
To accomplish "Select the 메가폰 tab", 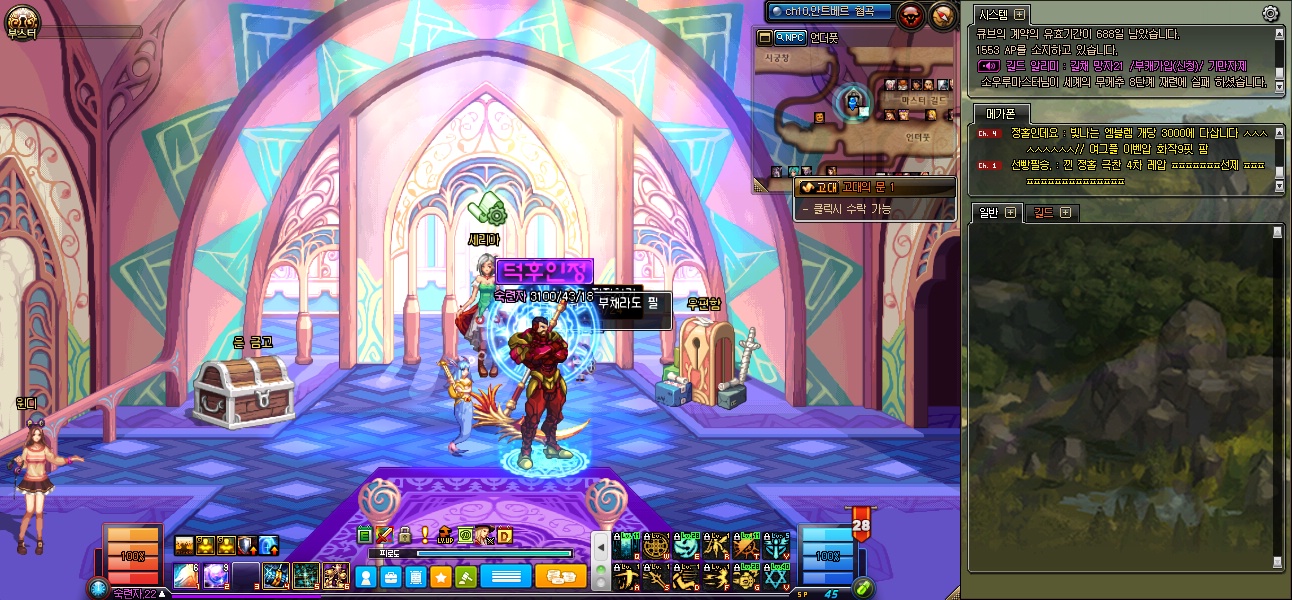I will coord(994,113).
